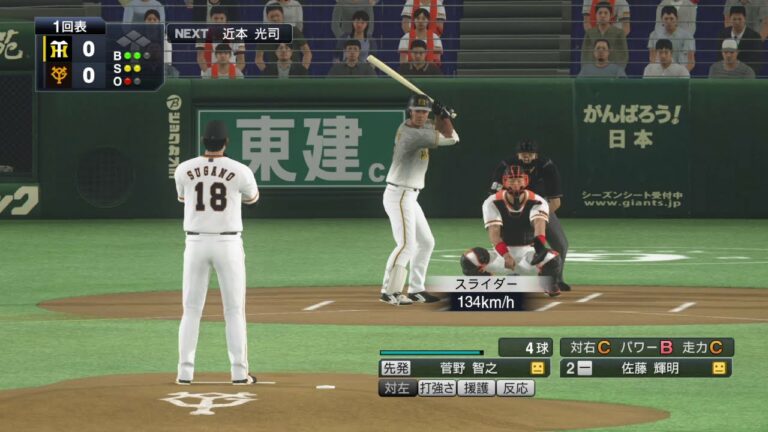Click the batter's condition face icon

[x=718, y=368]
